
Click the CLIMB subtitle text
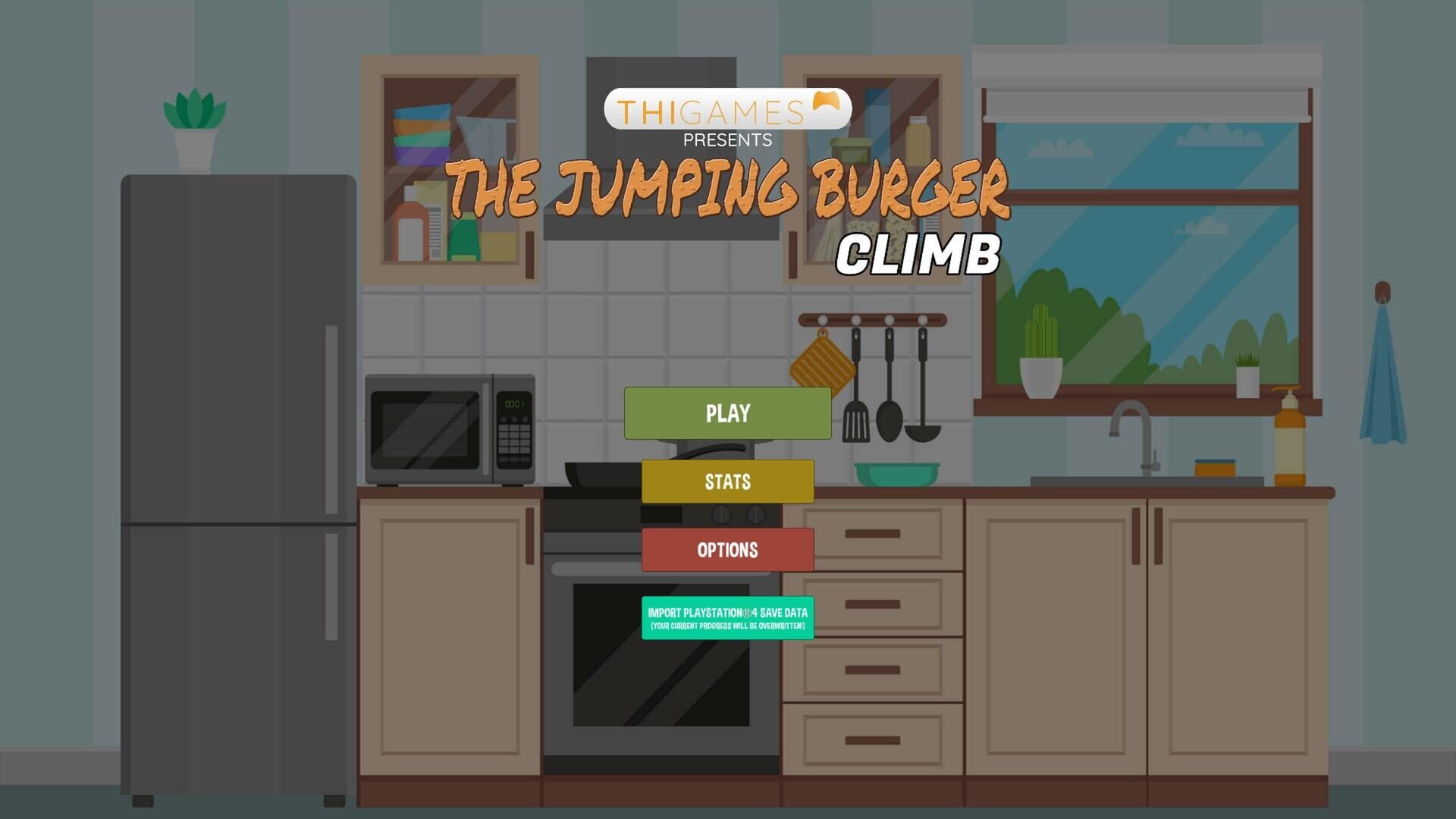(x=918, y=254)
